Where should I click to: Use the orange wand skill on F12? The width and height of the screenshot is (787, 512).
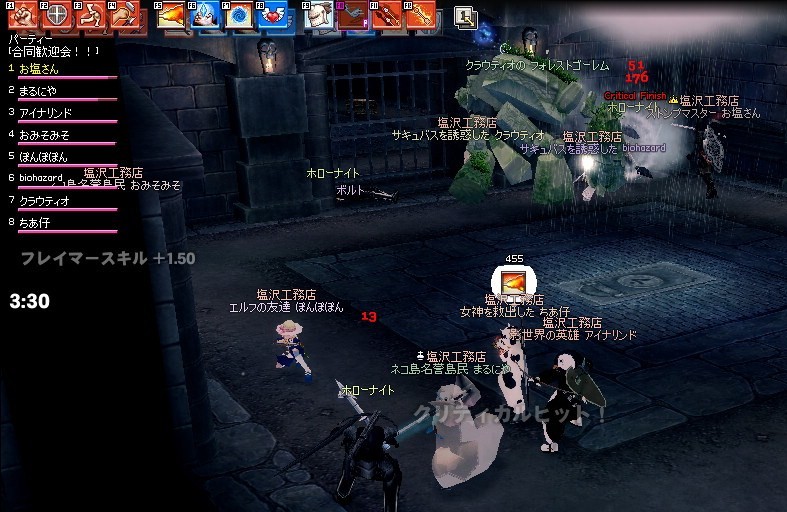pyautogui.click(x=420, y=15)
